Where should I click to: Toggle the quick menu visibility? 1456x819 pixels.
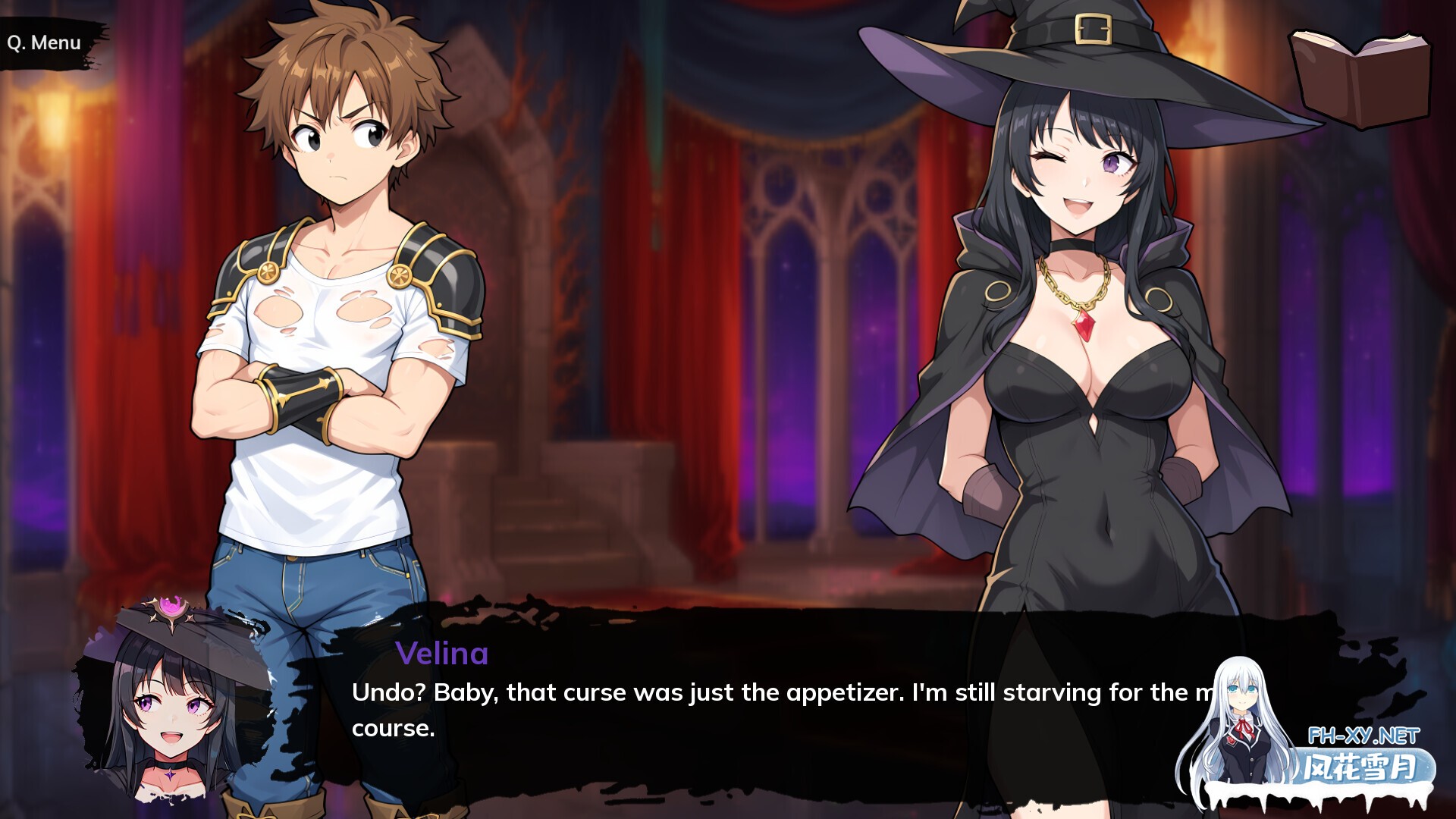[44, 42]
